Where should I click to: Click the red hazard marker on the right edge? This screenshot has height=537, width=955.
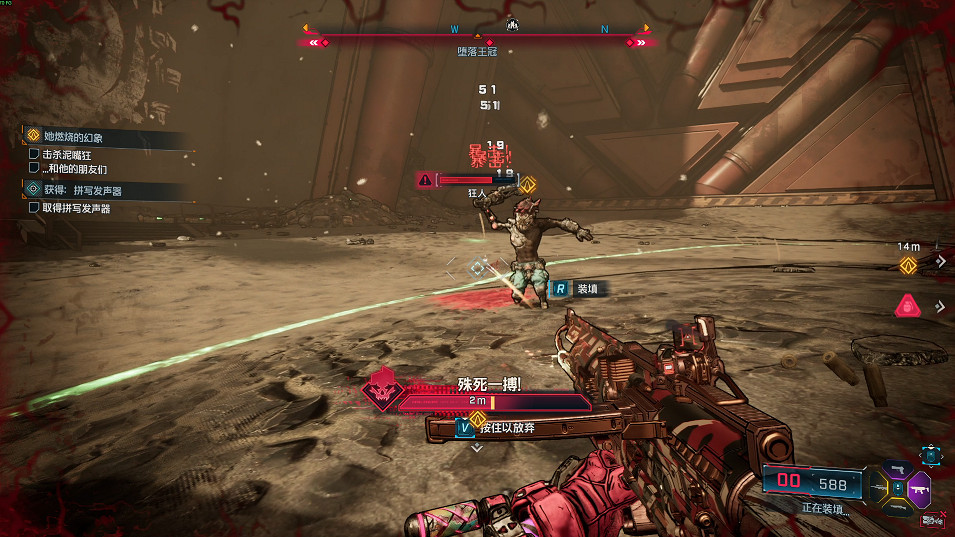(907, 306)
